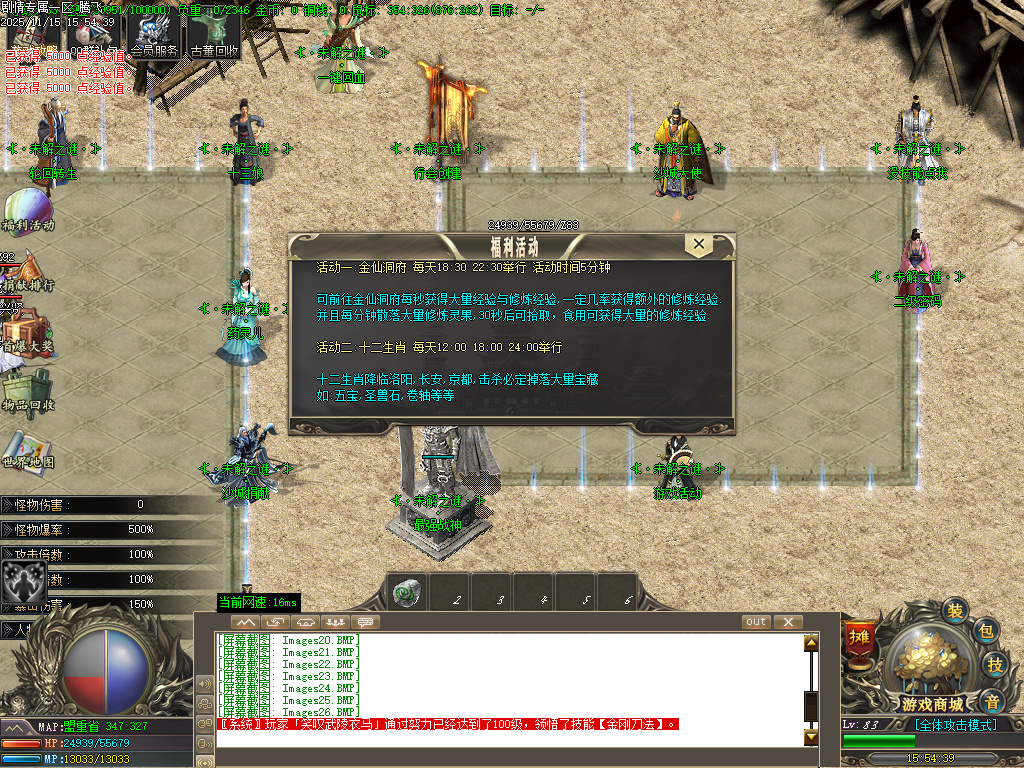Open the 捐献排行 donation ranking

click(27, 270)
